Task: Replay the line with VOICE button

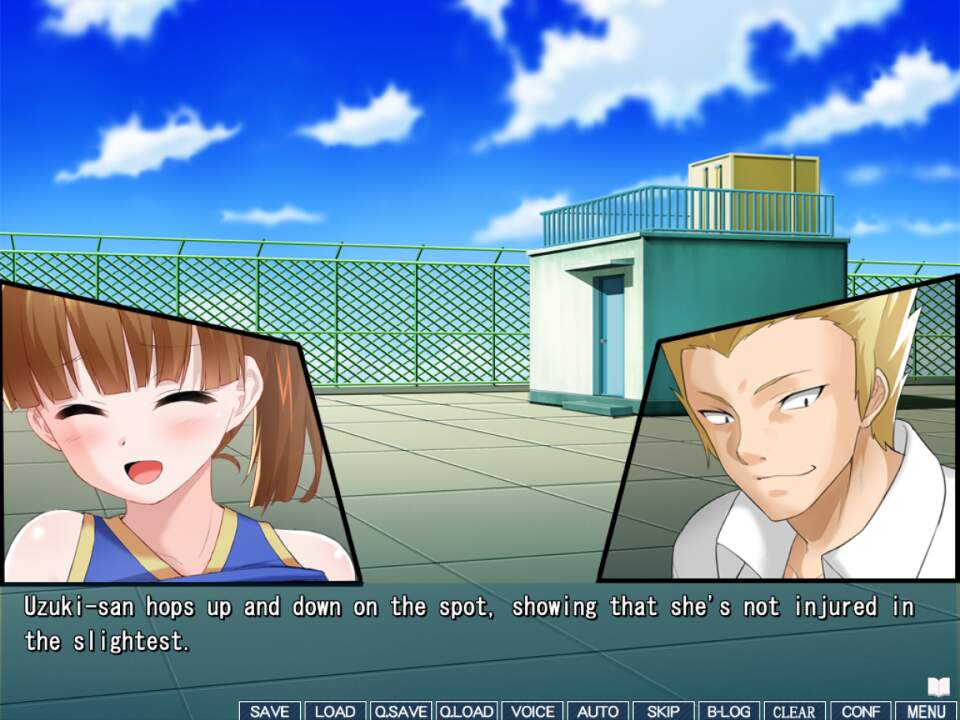Action: pos(532,711)
